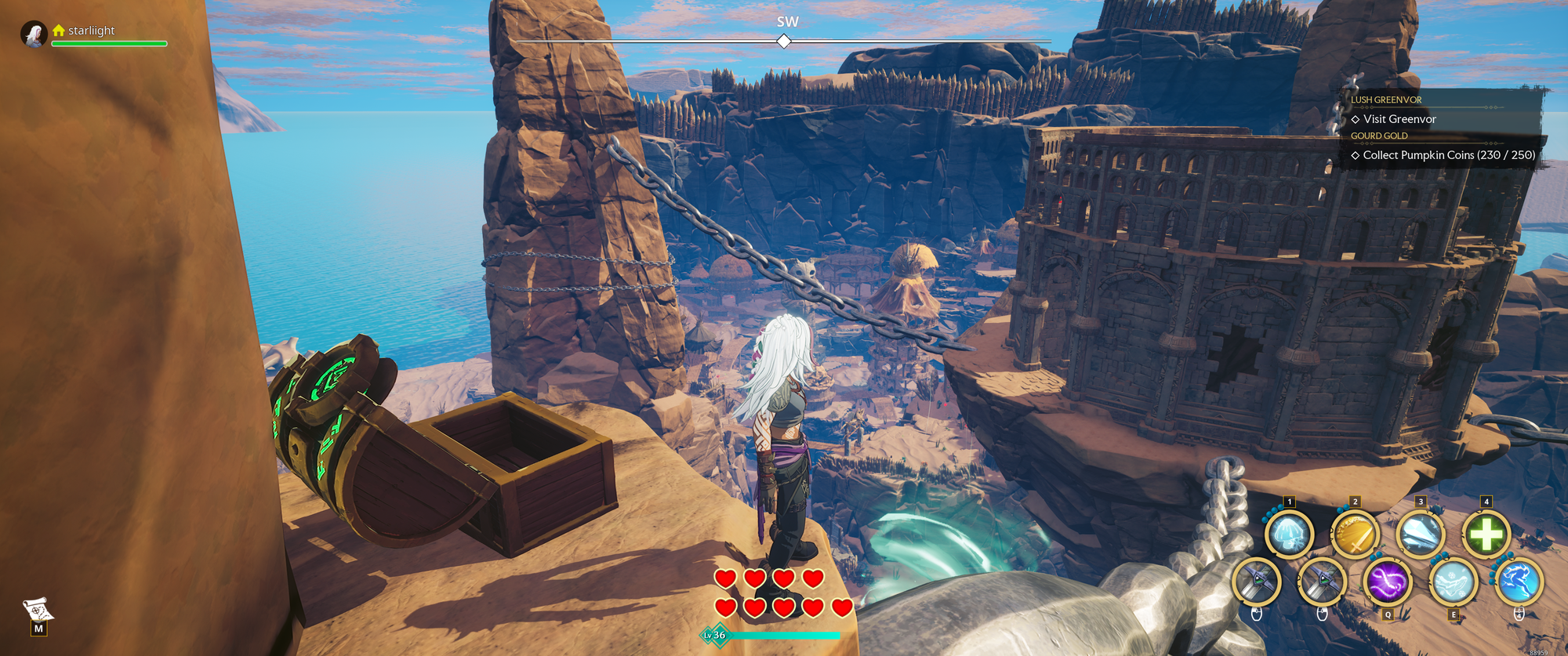Viewport: 1568px width, 656px height.
Task: Select the Collect Pumpkin Coins objective
Action: click(x=1448, y=155)
